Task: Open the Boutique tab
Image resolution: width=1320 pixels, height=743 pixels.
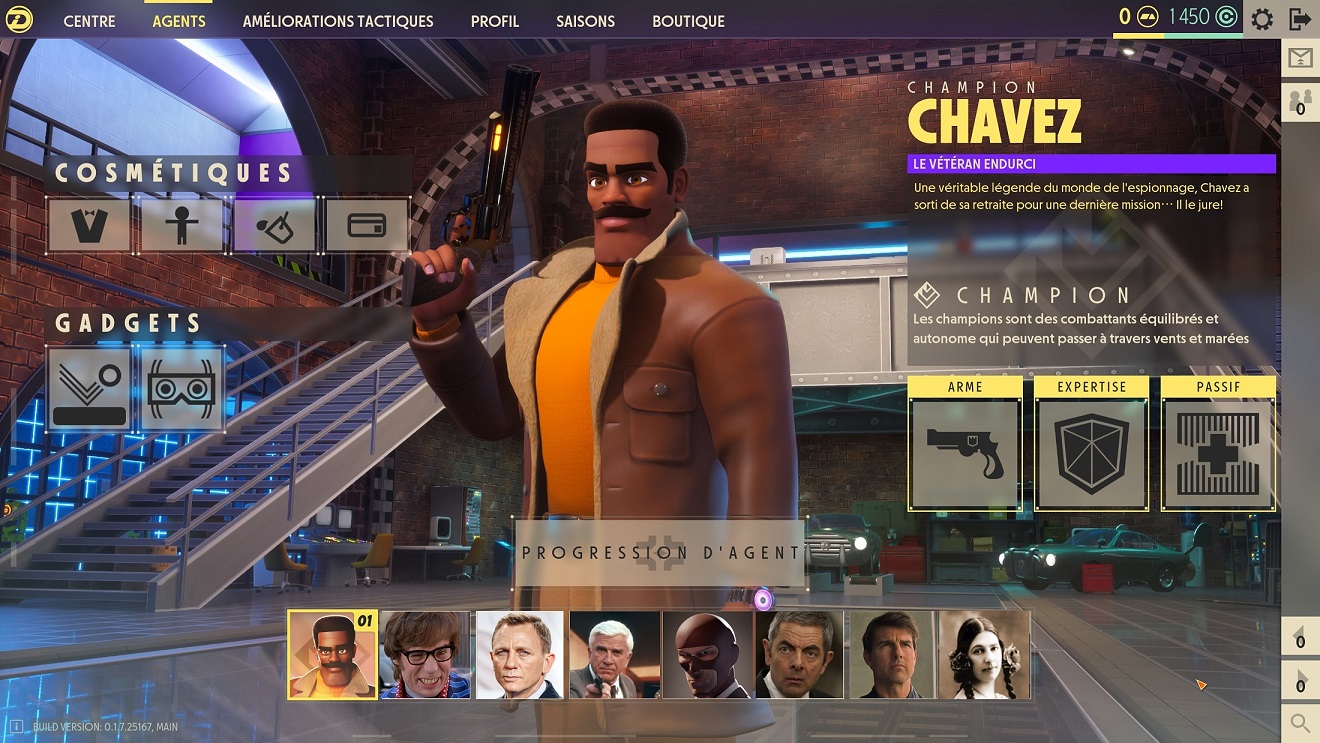Action: coord(688,21)
